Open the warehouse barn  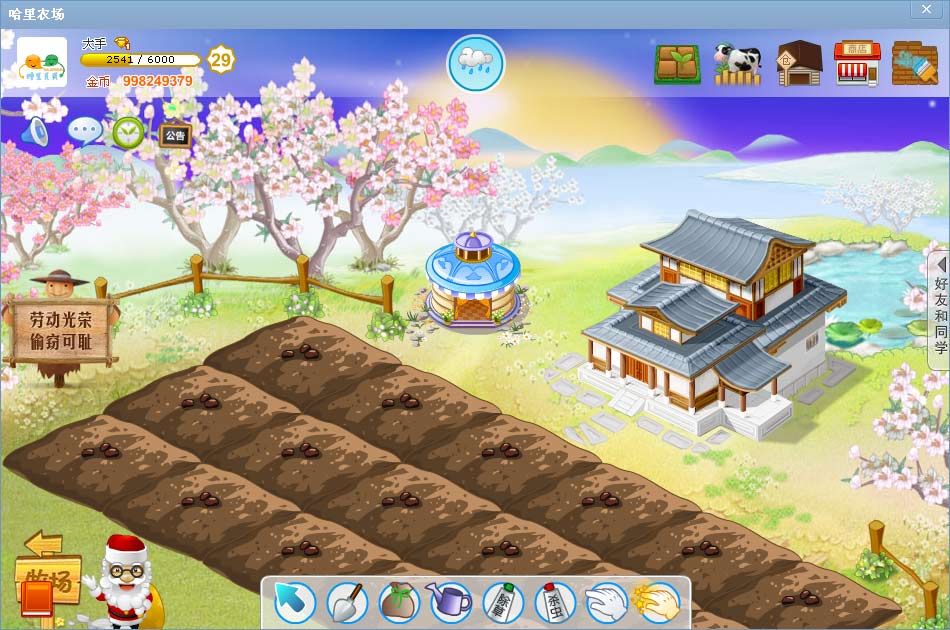coord(798,64)
